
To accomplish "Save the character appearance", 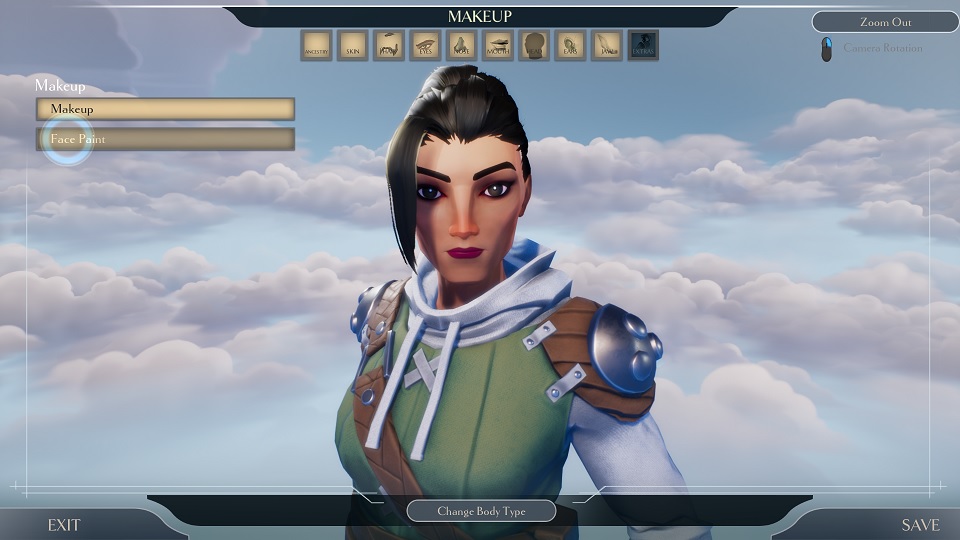I will 920,525.
